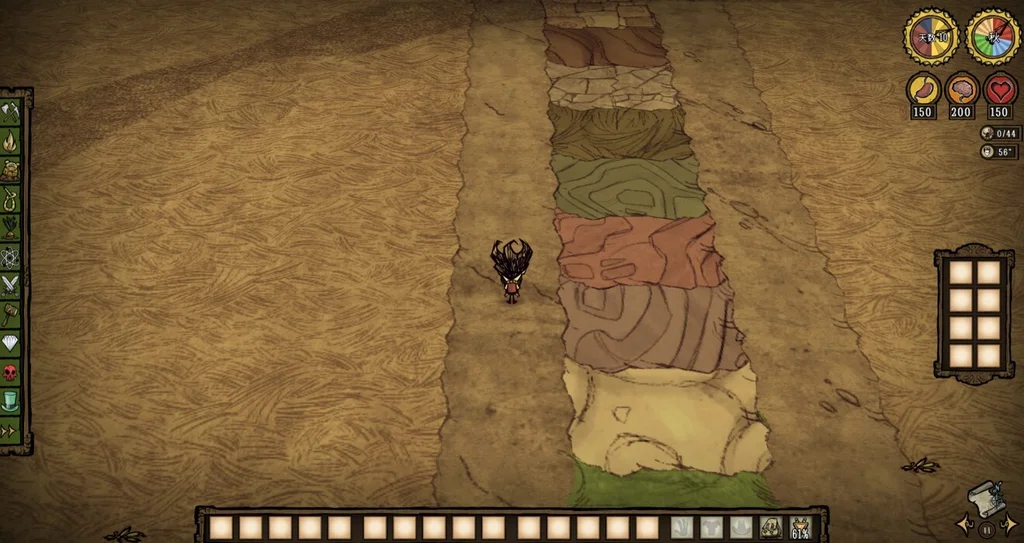Open the Fire crafting tab

[11, 141]
